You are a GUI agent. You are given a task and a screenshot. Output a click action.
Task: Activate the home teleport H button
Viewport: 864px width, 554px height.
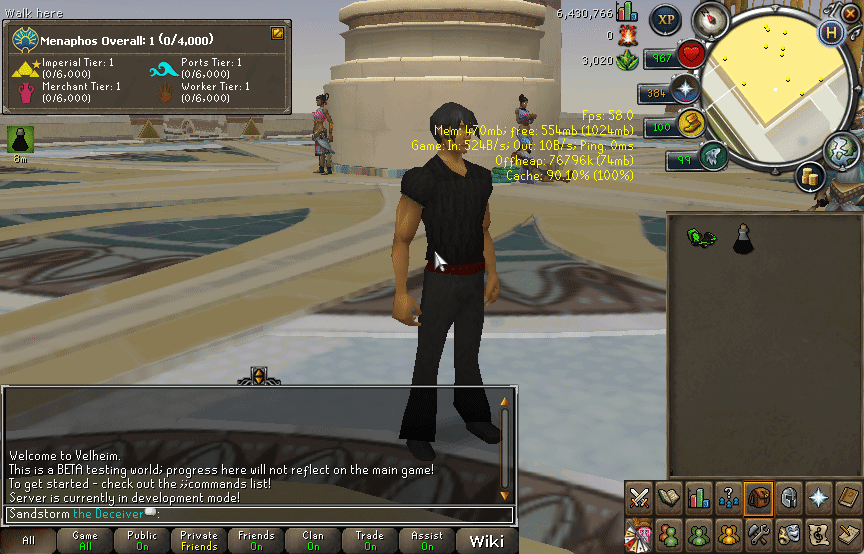(830, 31)
